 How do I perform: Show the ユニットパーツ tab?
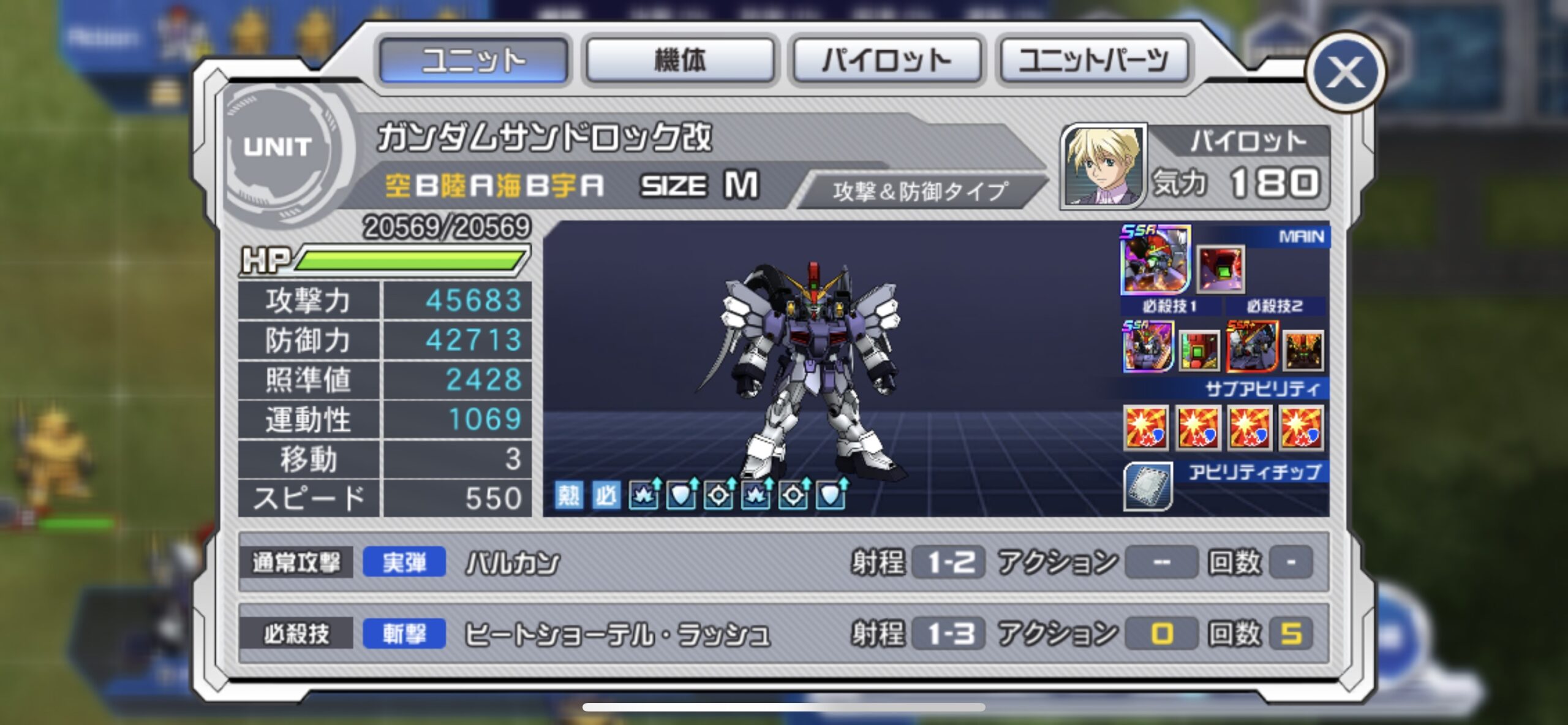coord(1093,60)
